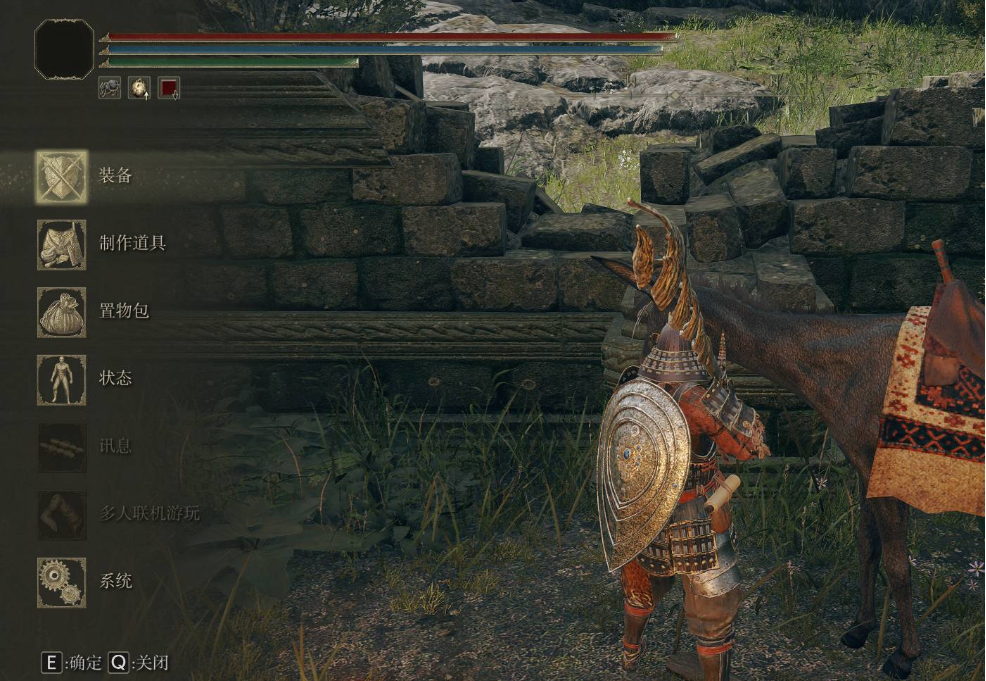Open the 装备 (Equipment) menu

62,177
